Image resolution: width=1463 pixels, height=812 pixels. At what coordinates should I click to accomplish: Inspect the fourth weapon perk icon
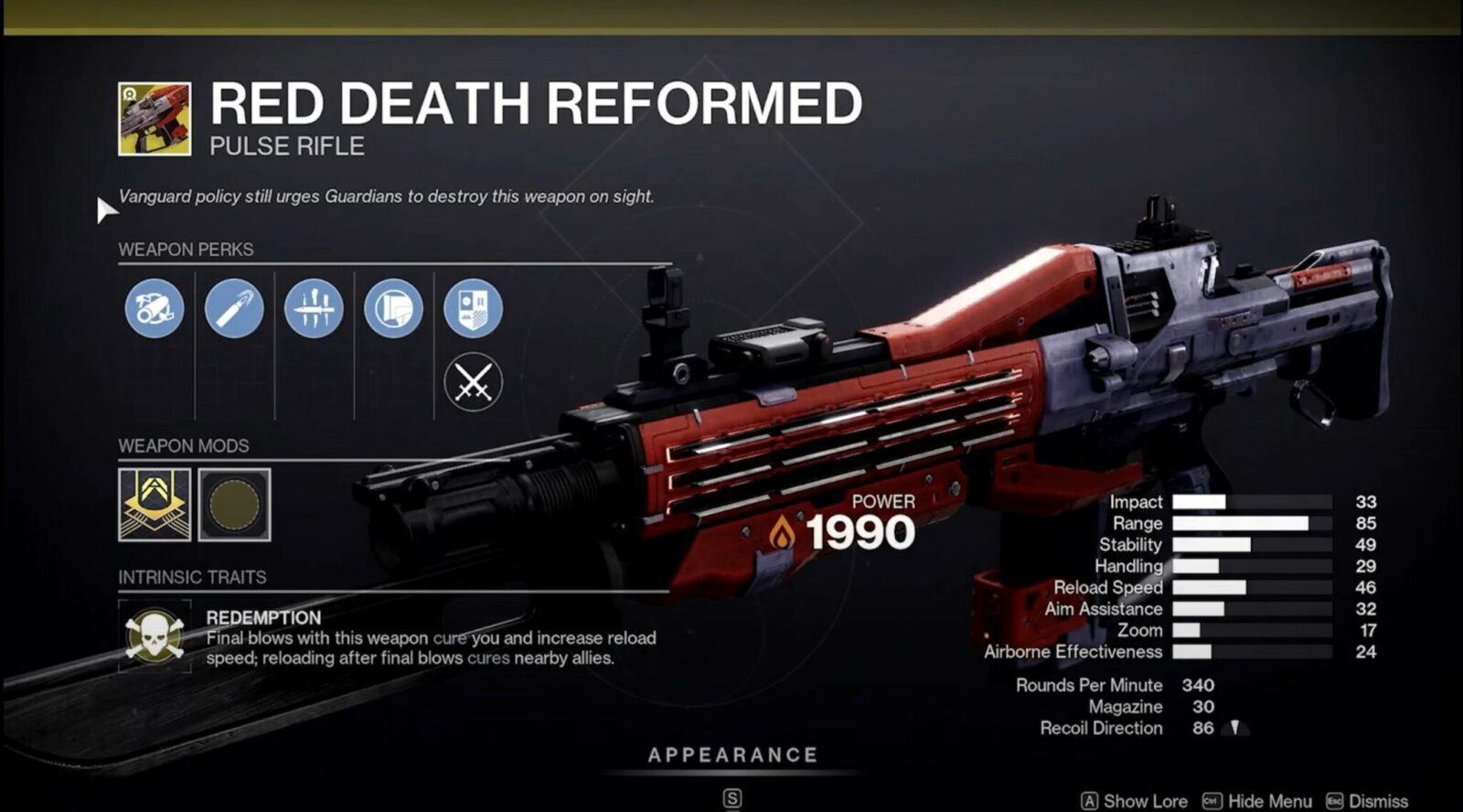pyautogui.click(x=393, y=309)
